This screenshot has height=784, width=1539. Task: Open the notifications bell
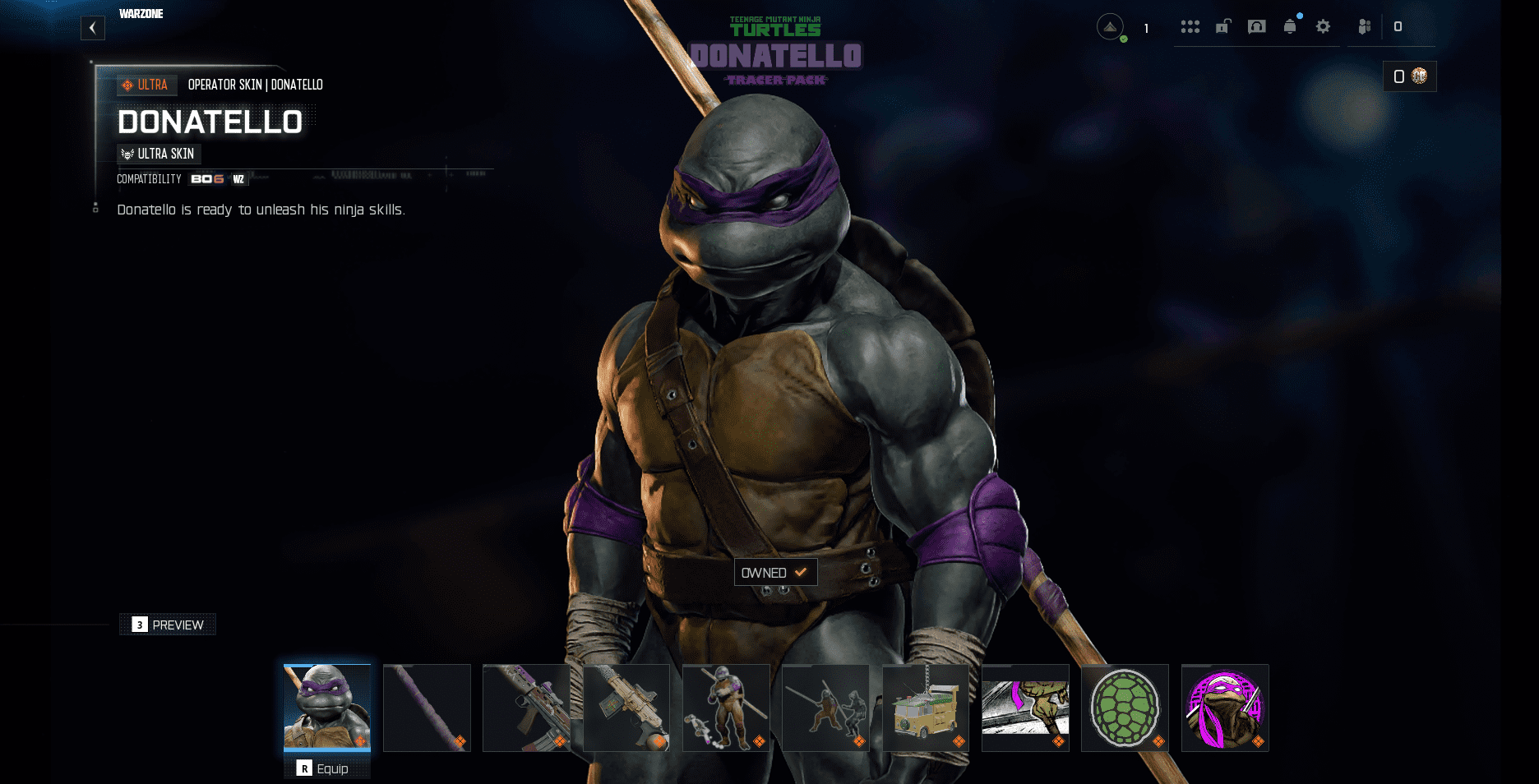coord(1289,26)
